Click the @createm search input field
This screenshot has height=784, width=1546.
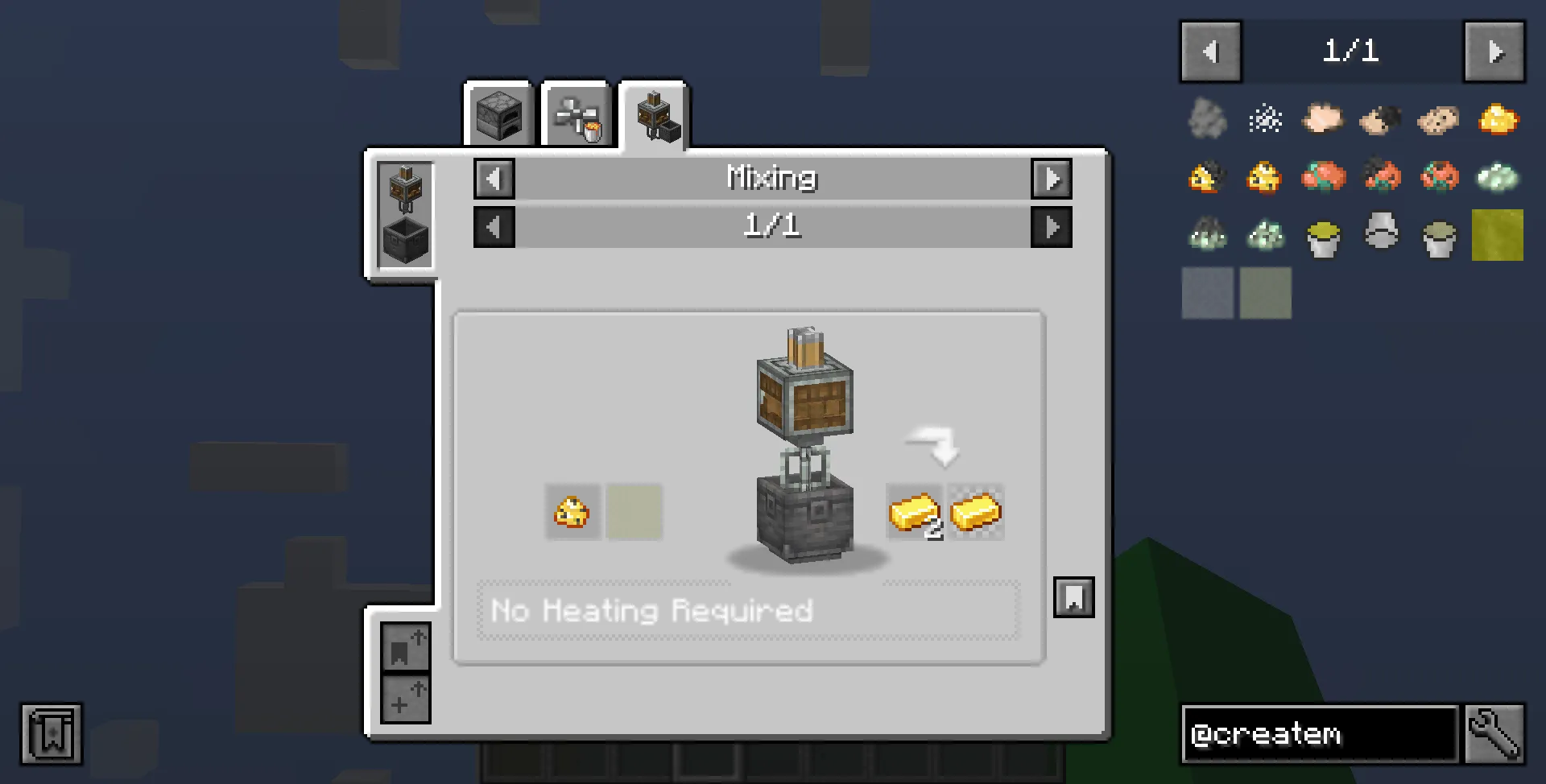pyautogui.click(x=1321, y=733)
